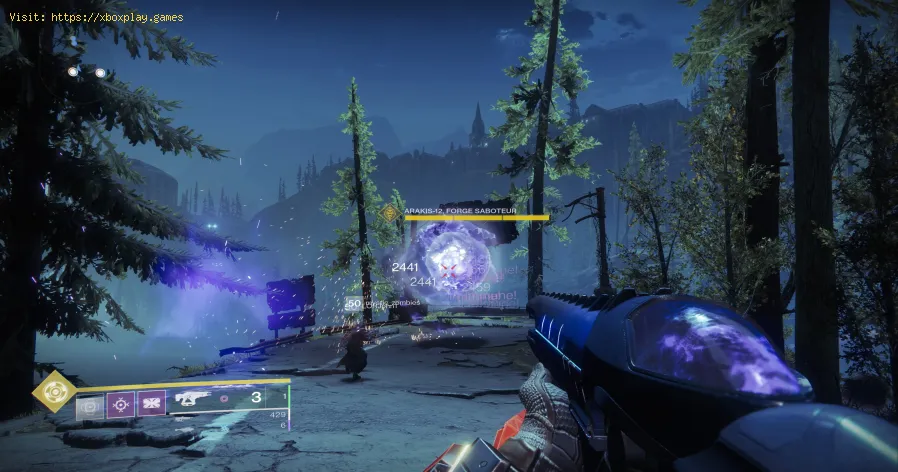
Task: Trigger the purple melee ability icon
Action: (x=153, y=403)
